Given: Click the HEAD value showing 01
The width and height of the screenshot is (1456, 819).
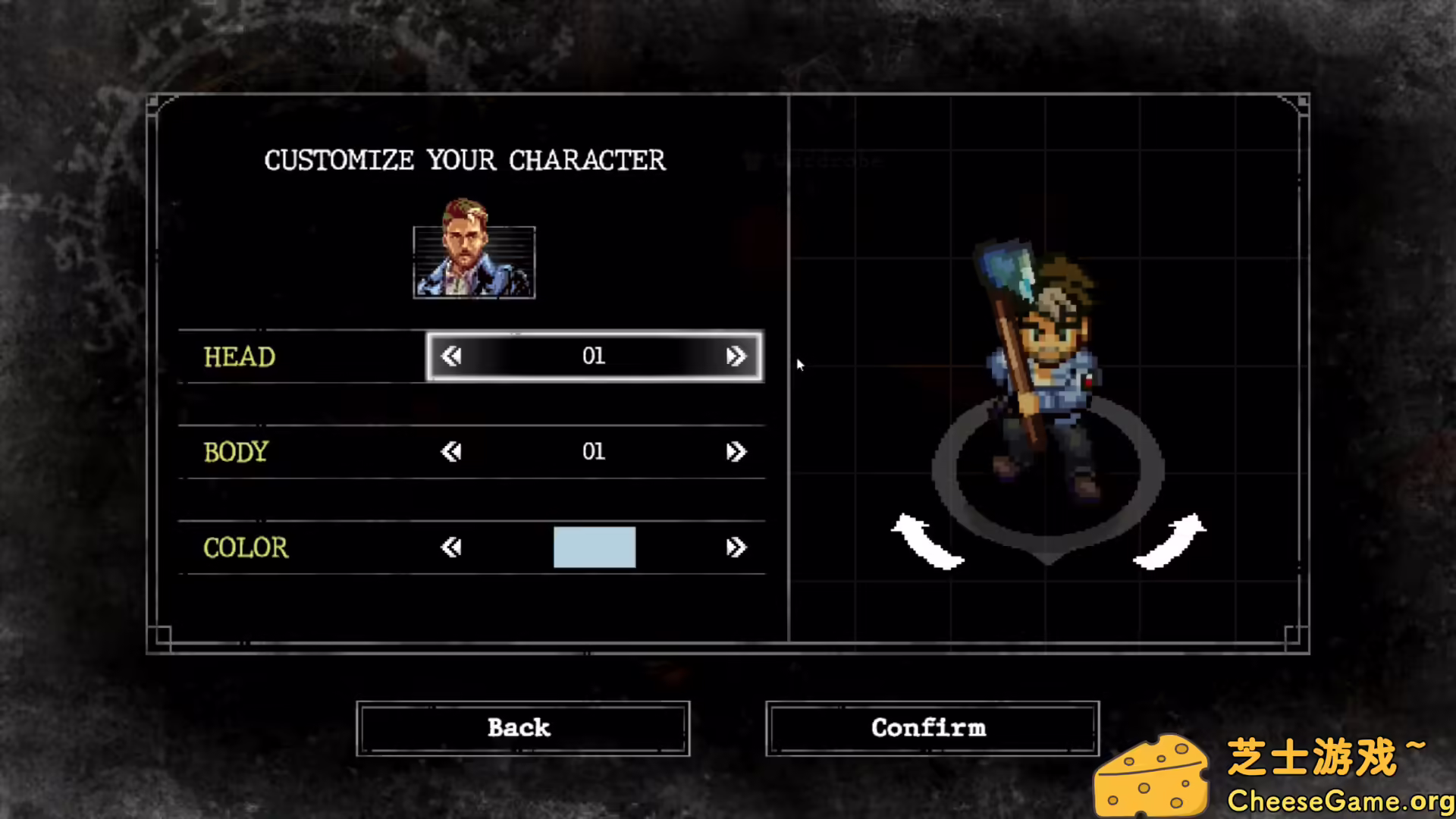Looking at the screenshot, I should pos(594,356).
